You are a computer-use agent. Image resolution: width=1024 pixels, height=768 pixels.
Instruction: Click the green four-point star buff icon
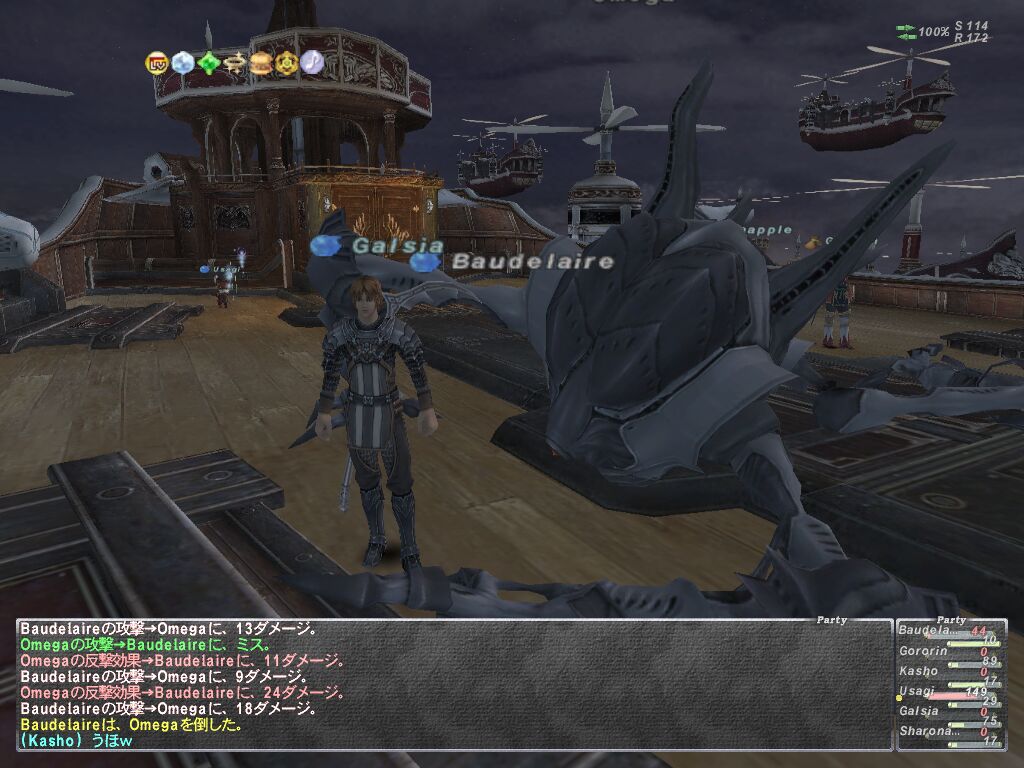pyautogui.click(x=208, y=63)
